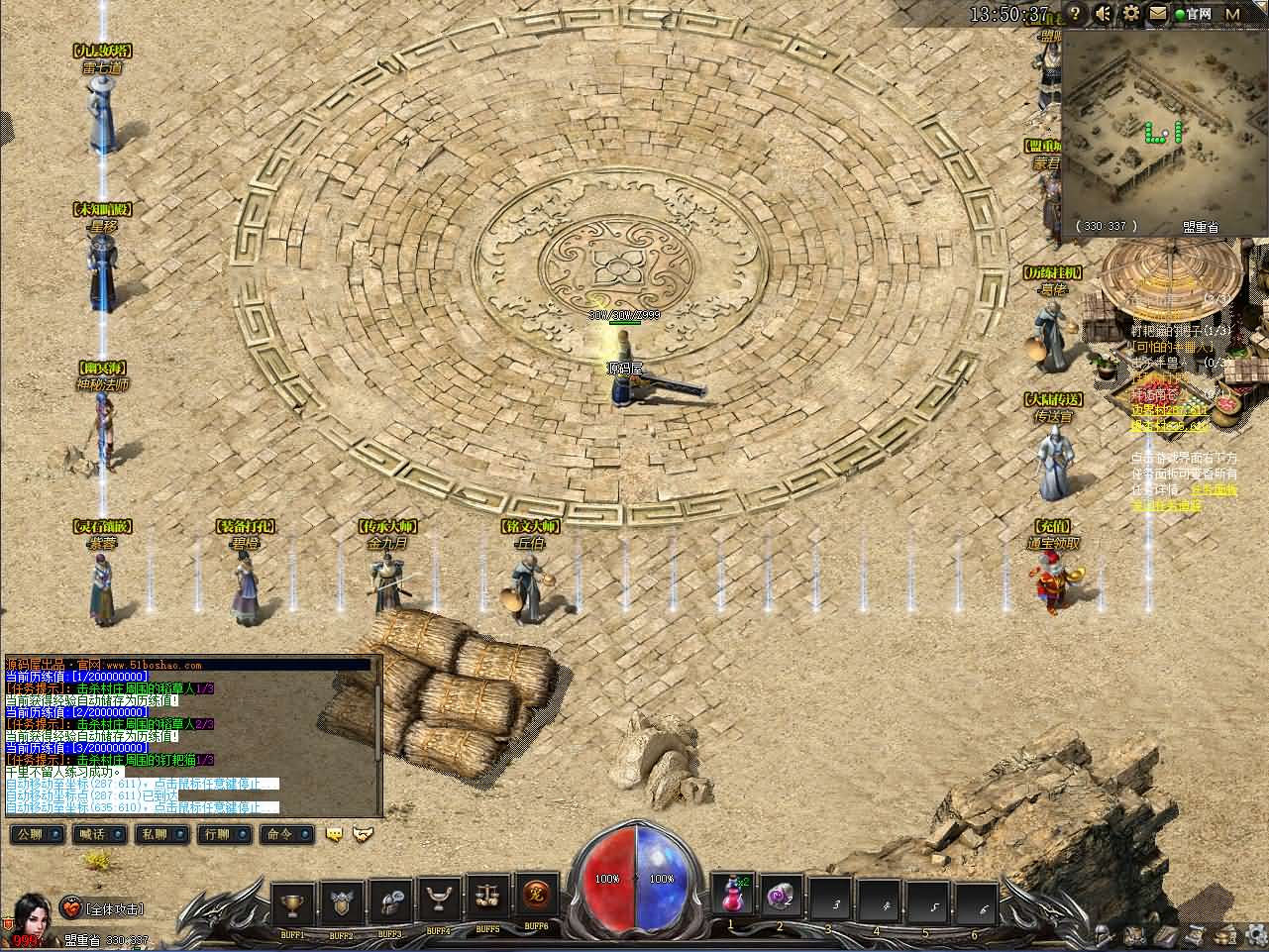Click the M map button
1269x952 pixels.
tap(1232, 14)
